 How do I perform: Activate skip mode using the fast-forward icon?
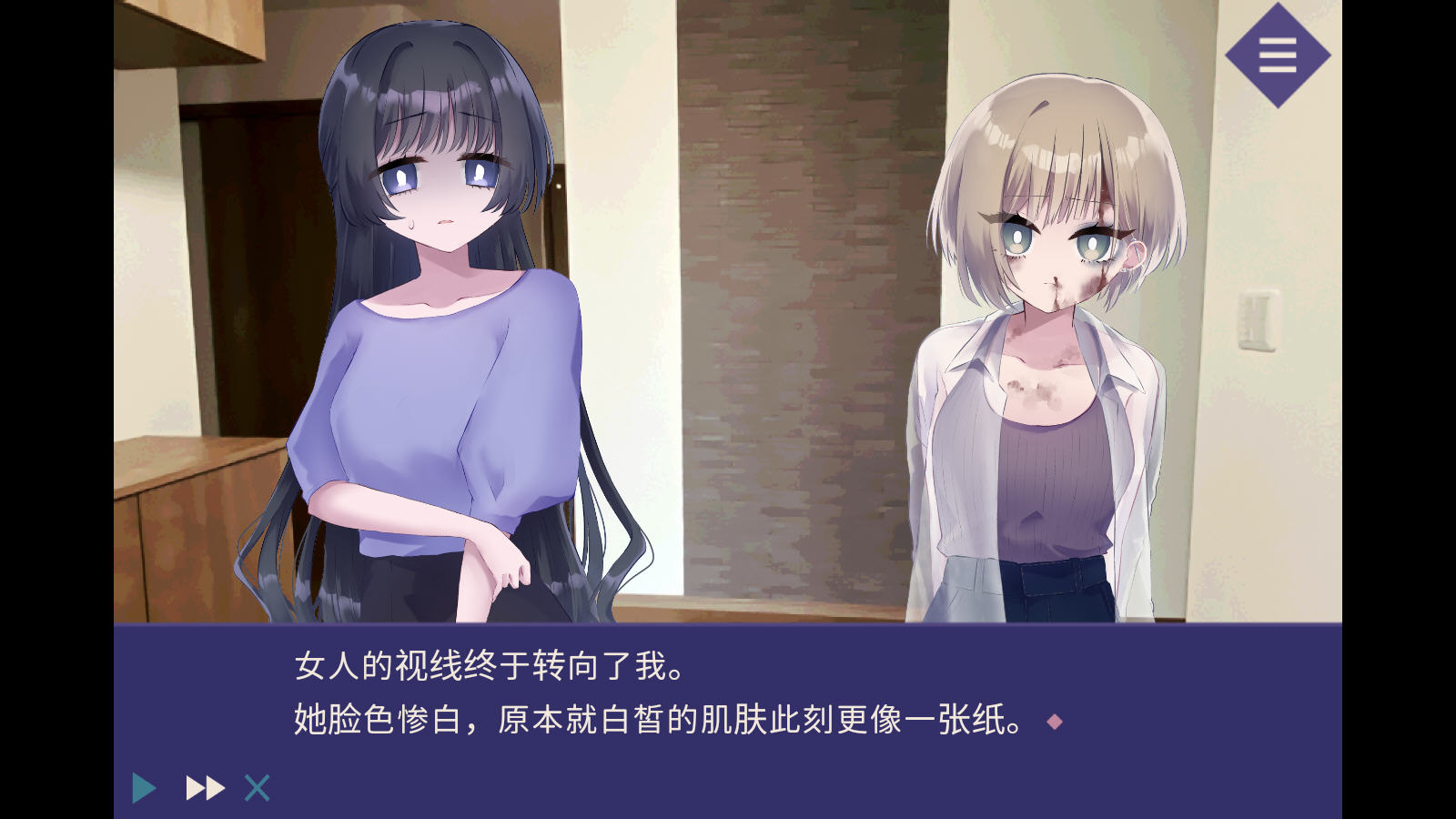[205, 786]
